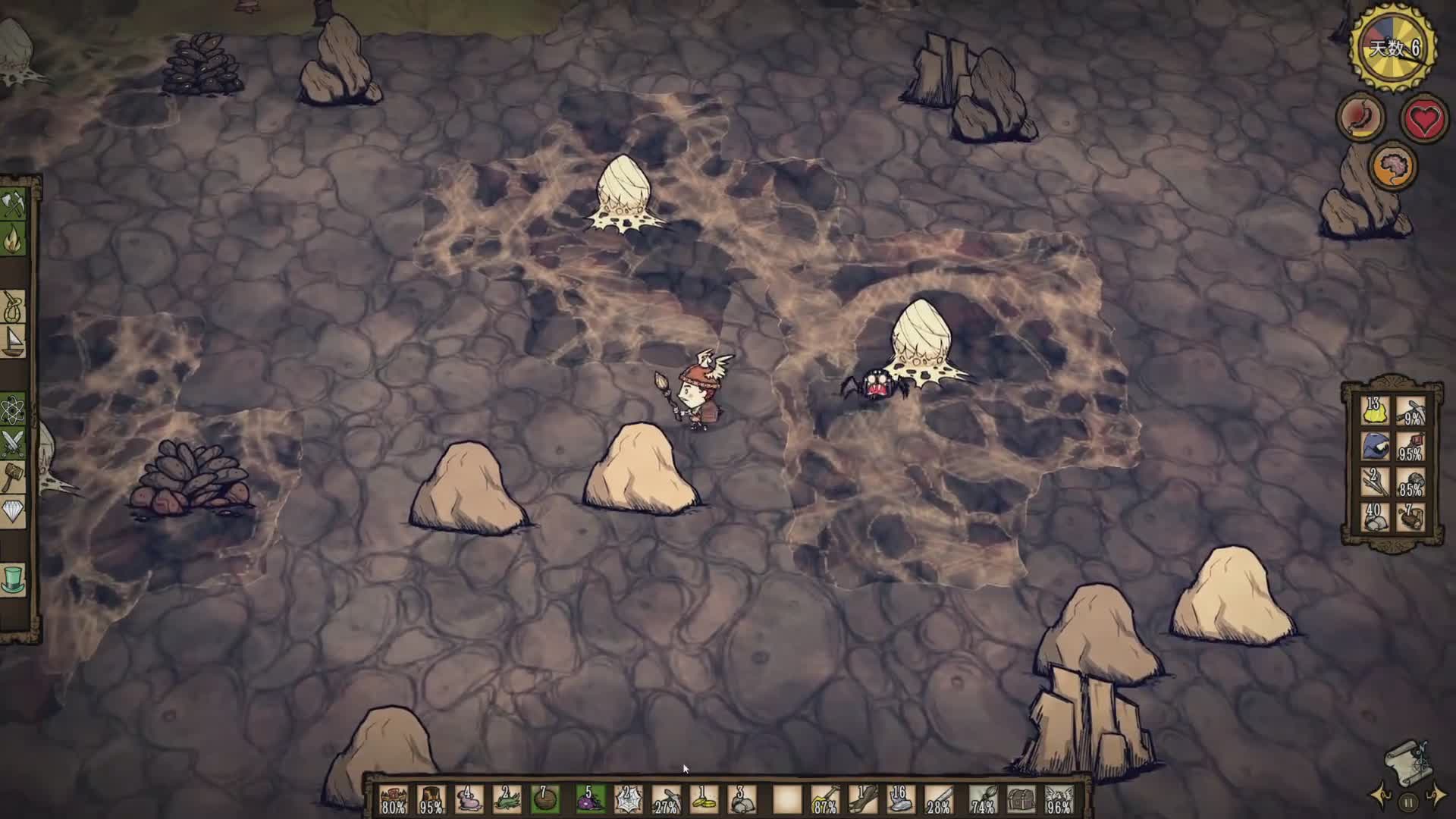Select the logs stack of seven

click(x=1410, y=517)
